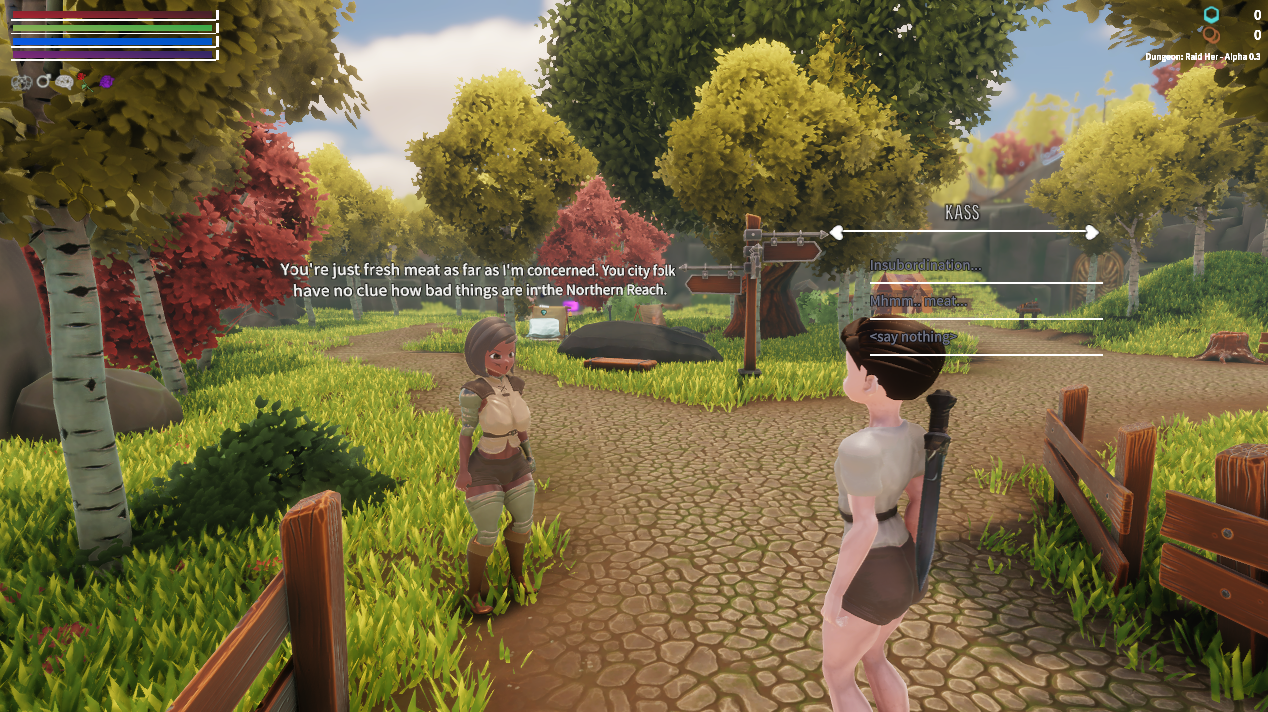Viewport: 1268px width, 712px height.
Task: Click the purple blob status icon
Action: tap(107, 82)
